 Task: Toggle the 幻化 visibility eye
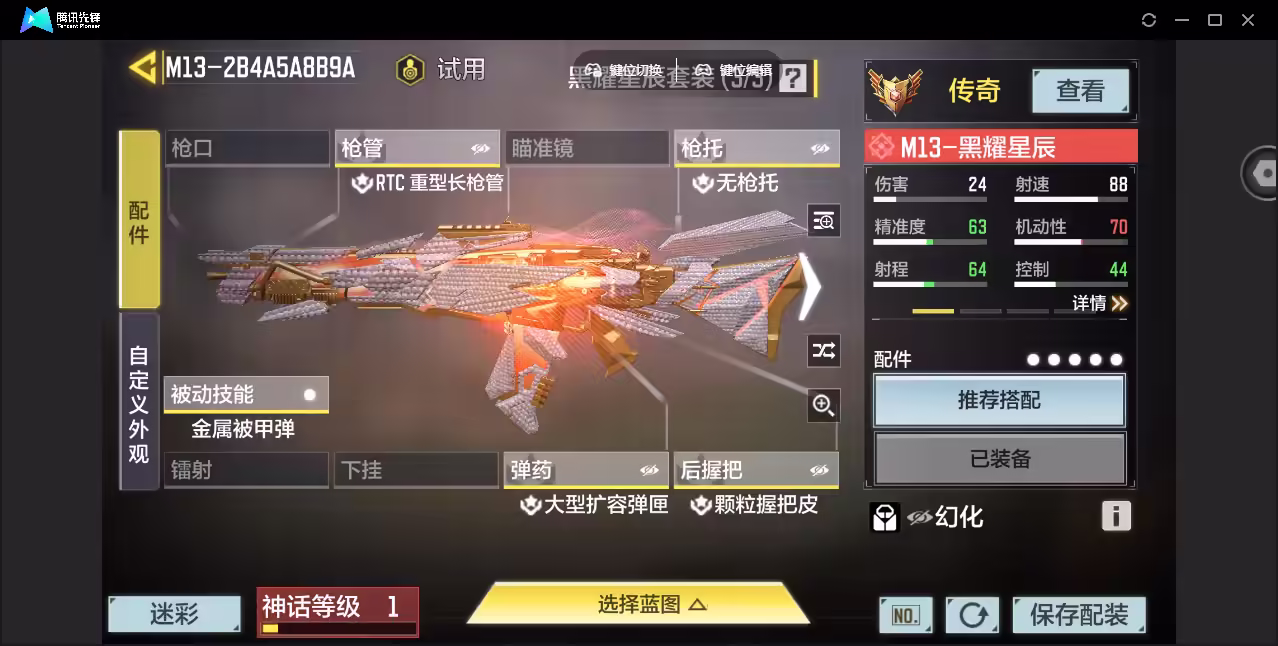click(919, 517)
